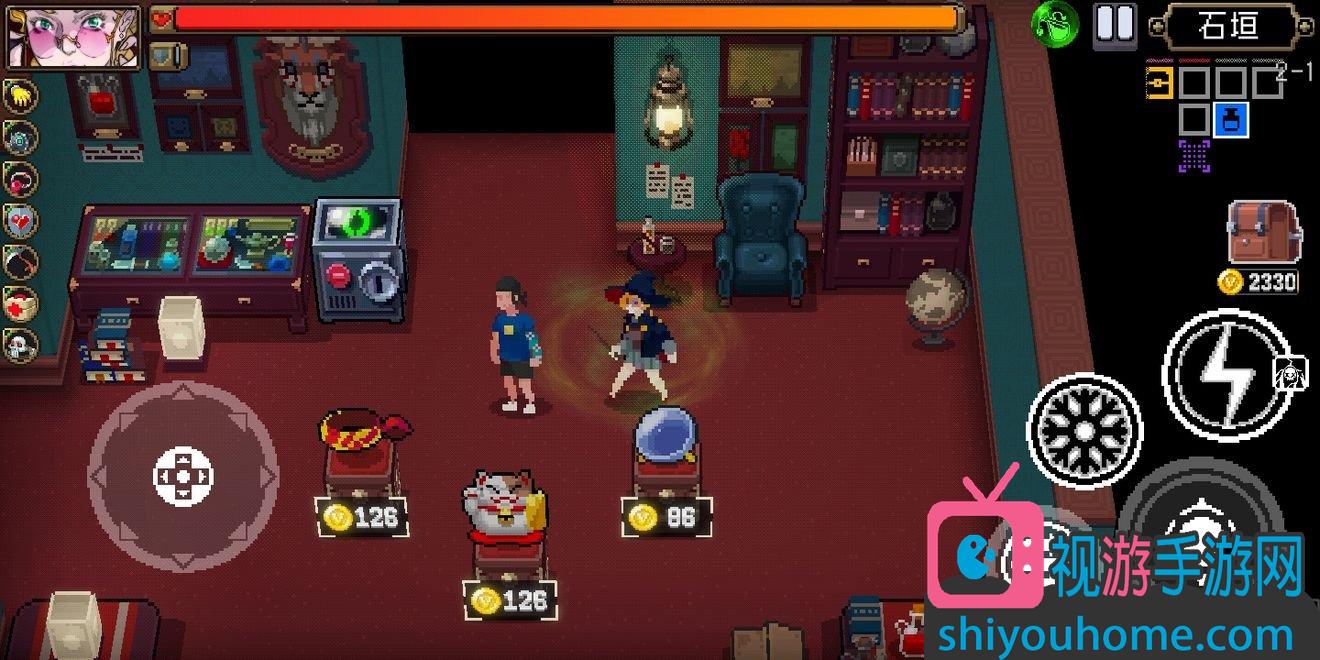1320x660 pixels.
Task: Select the teal orb buff icon
Action: tap(20, 138)
